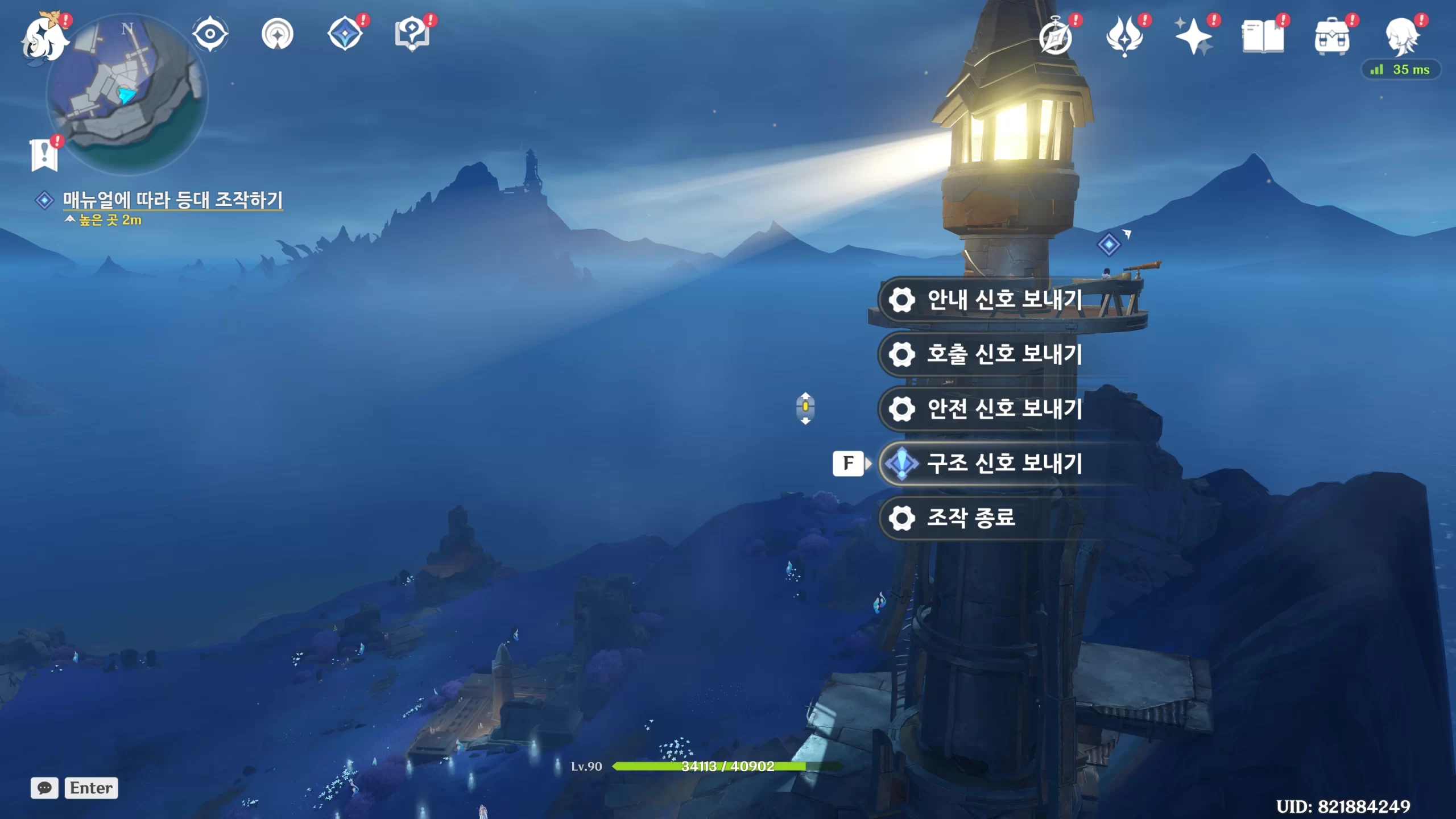Open the diamond-shaped event icon
The height and width of the screenshot is (819, 1456).
click(345, 34)
